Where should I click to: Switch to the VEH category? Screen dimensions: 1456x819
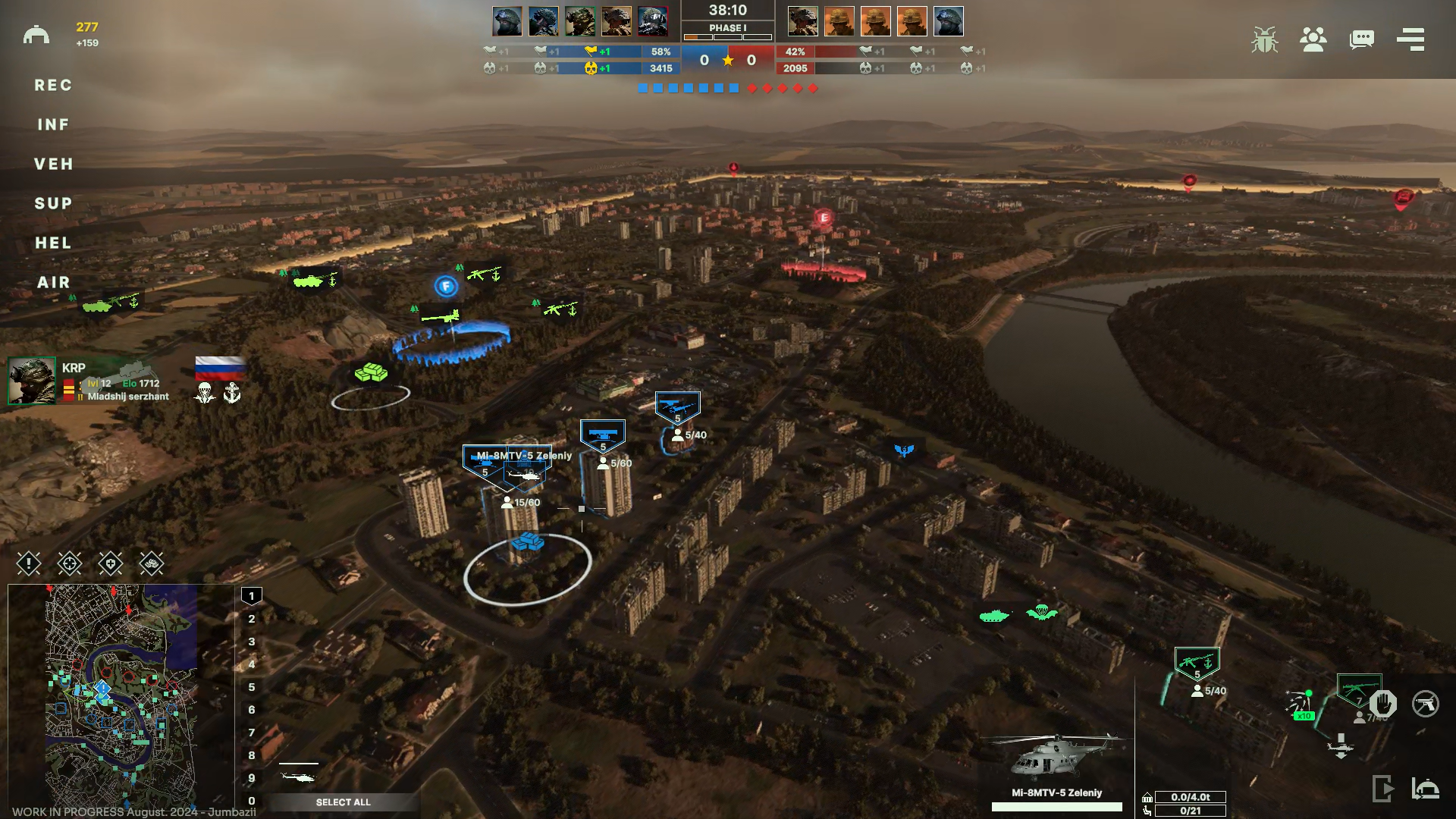click(x=53, y=164)
